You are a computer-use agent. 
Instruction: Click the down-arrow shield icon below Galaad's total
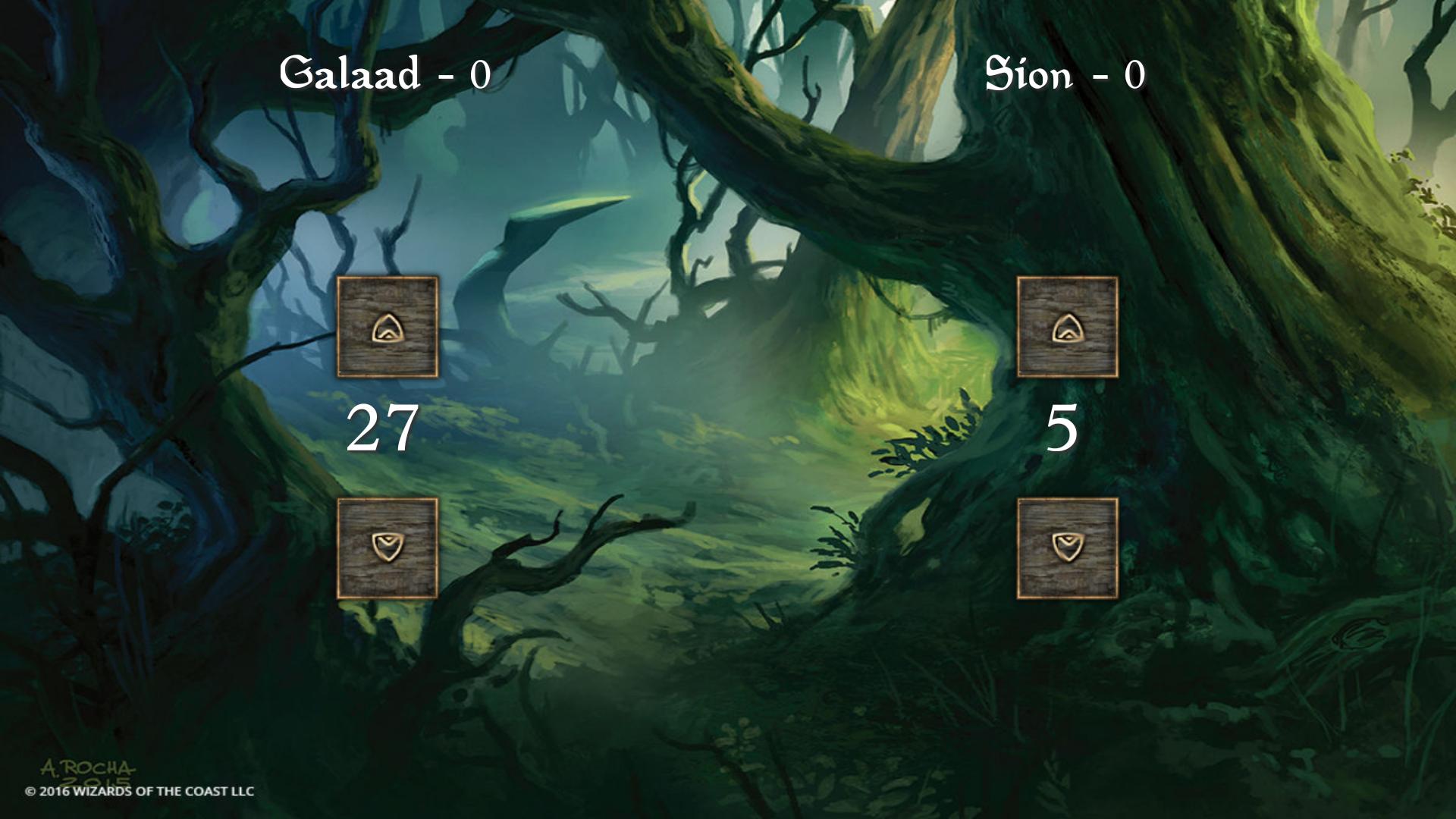(388, 548)
